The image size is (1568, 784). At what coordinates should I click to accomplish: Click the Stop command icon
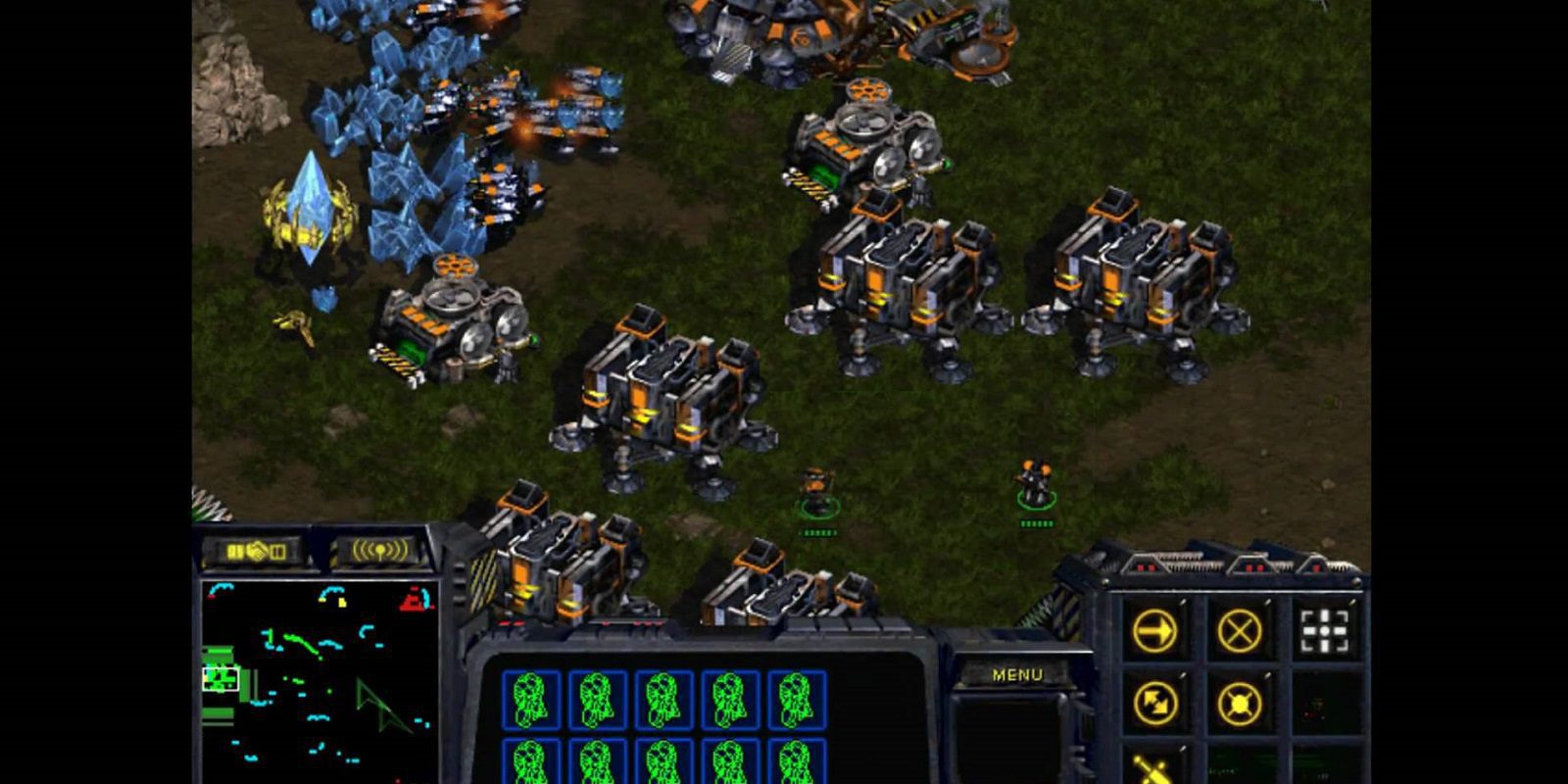tap(1241, 631)
